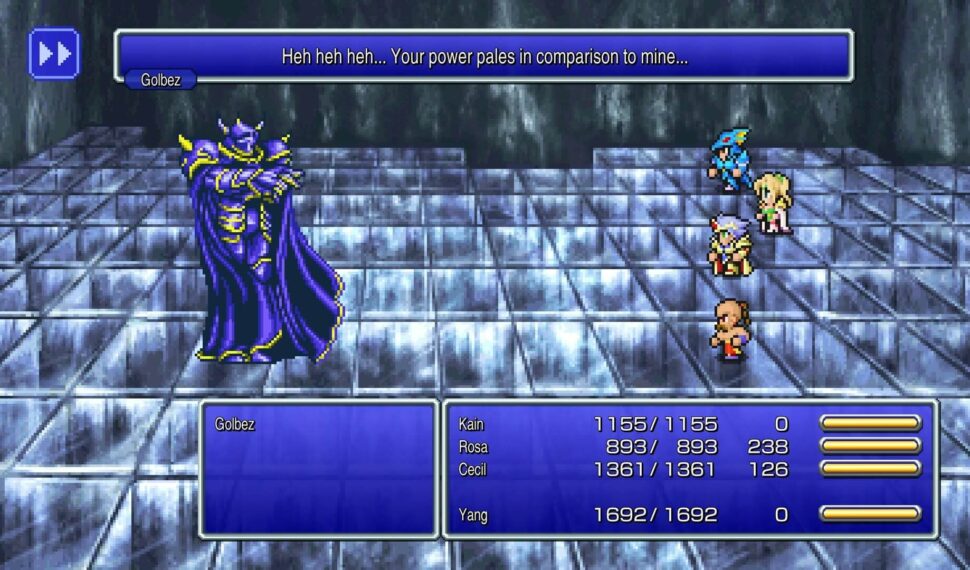Viewport: 970px width, 570px height.
Task: Select Yang's party status row
Action: pyautogui.click(x=688, y=515)
